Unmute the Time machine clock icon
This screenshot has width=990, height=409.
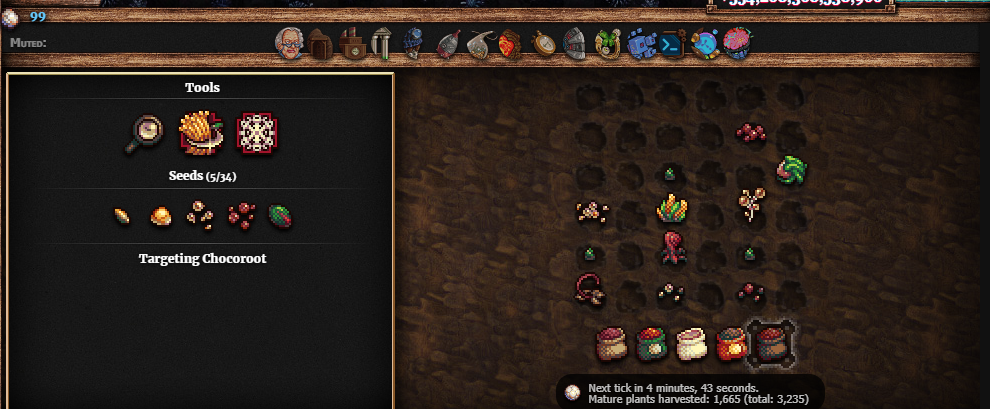pos(543,44)
